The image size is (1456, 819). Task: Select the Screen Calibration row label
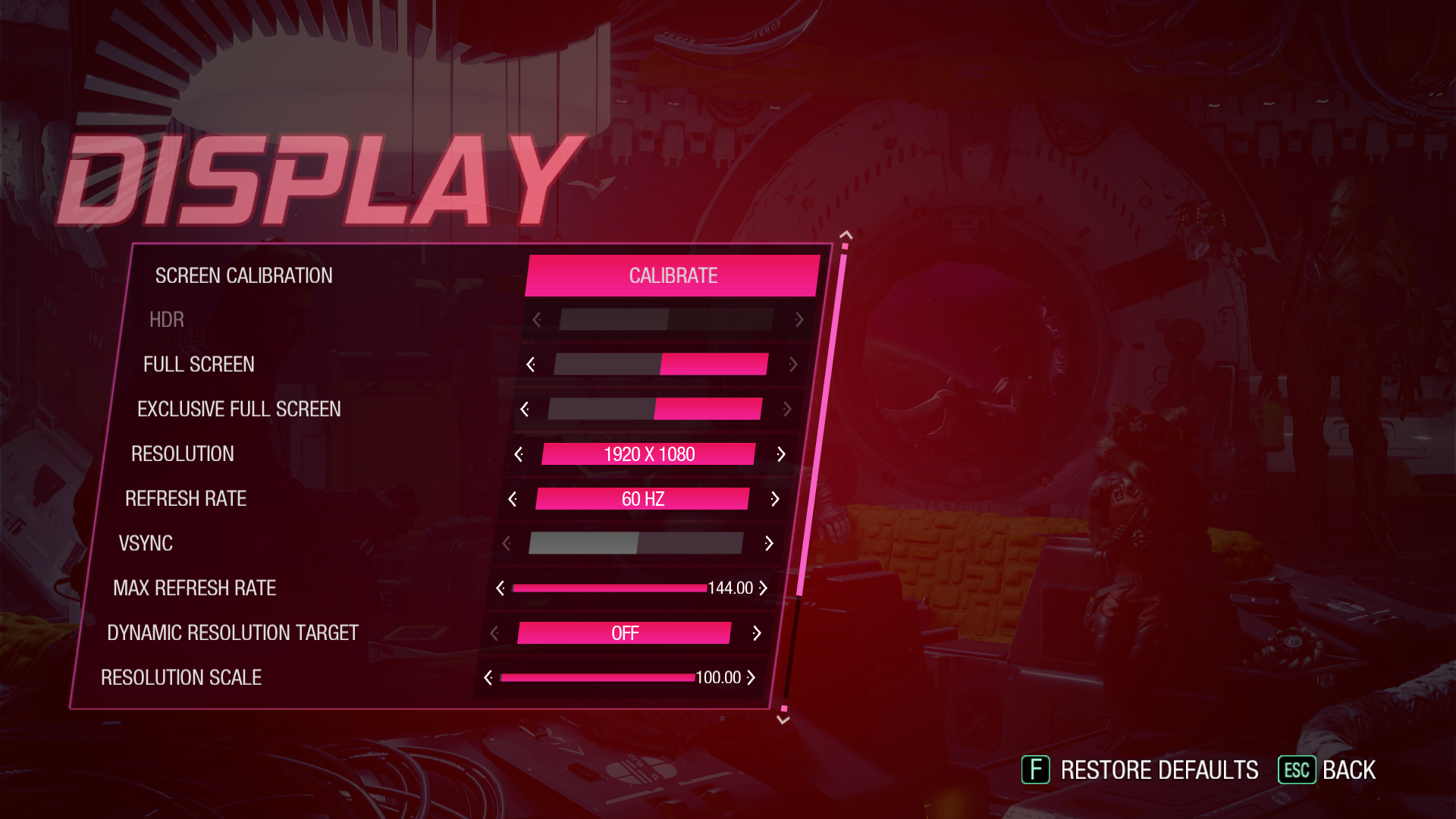pos(243,275)
